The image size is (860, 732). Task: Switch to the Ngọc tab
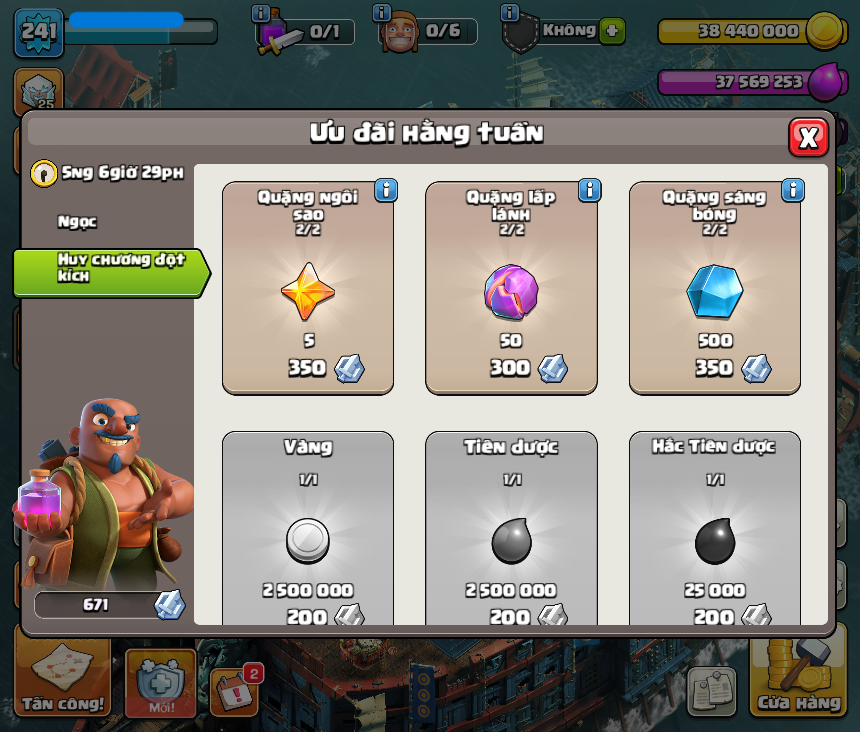[x=78, y=222]
